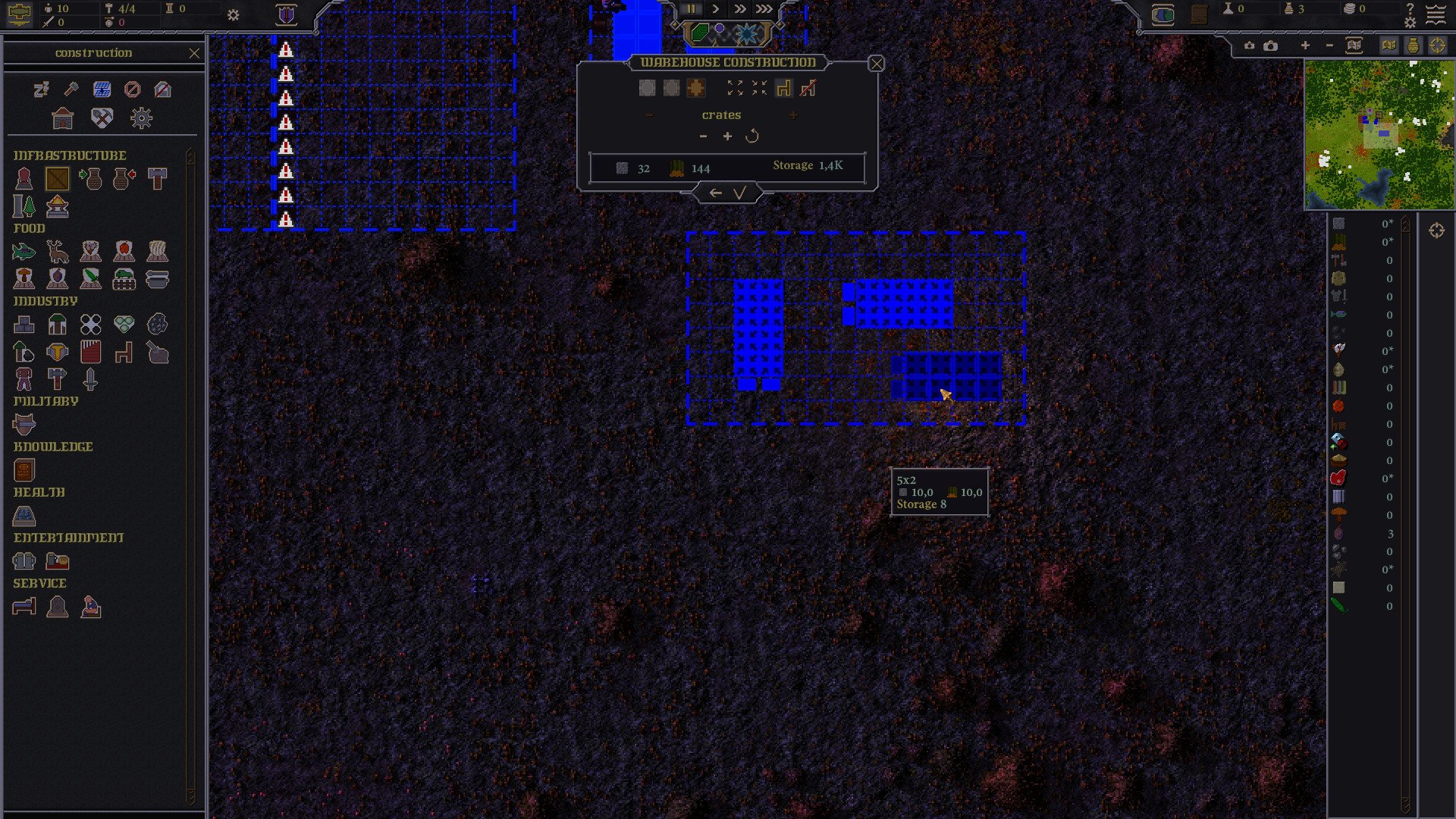Viewport: 1456px width, 819px height.
Task: Zoom out with the minimap minus button
Action: 1329,45
